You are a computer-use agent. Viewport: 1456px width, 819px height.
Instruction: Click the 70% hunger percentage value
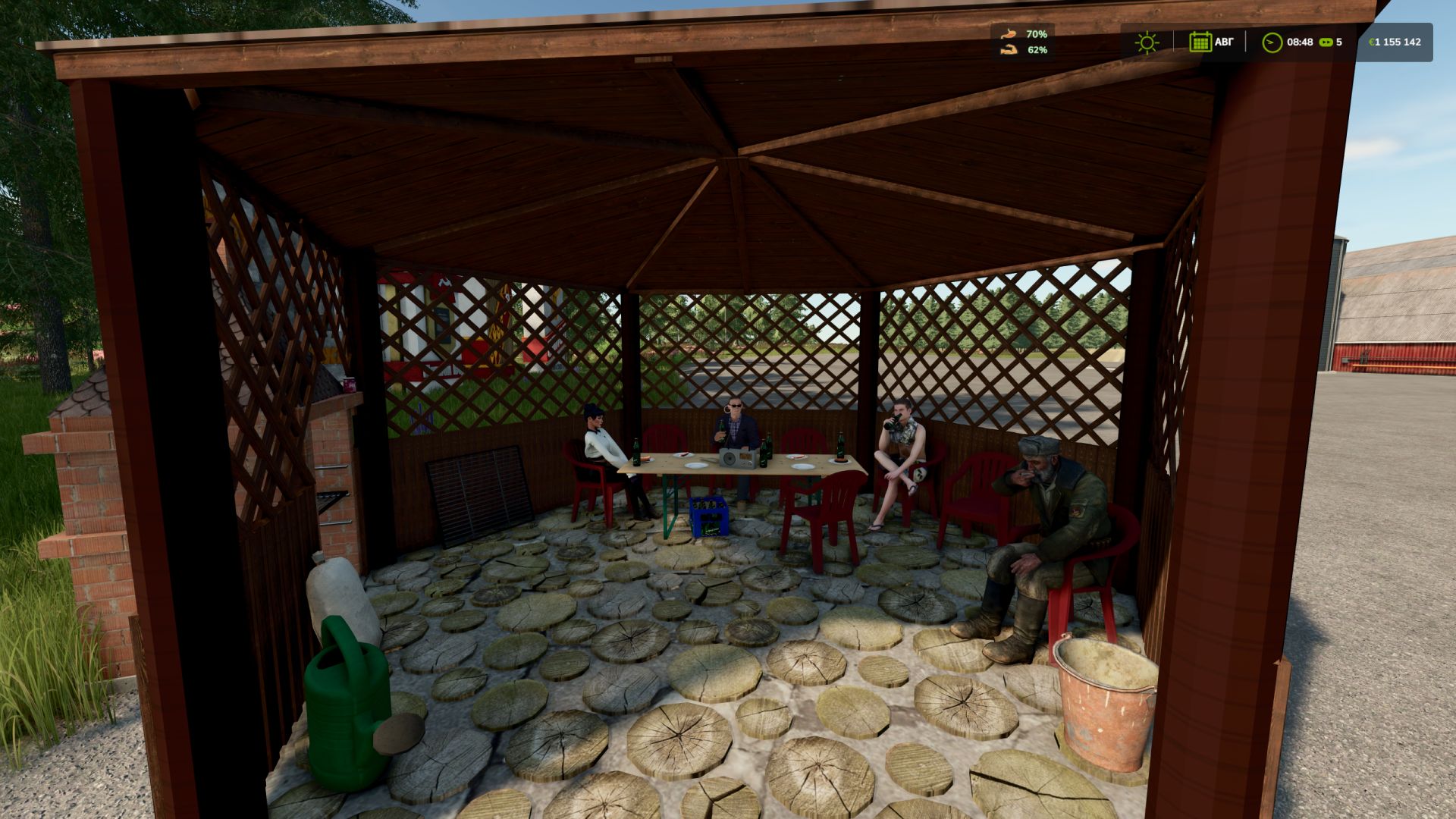click(x=1037, y=33)
